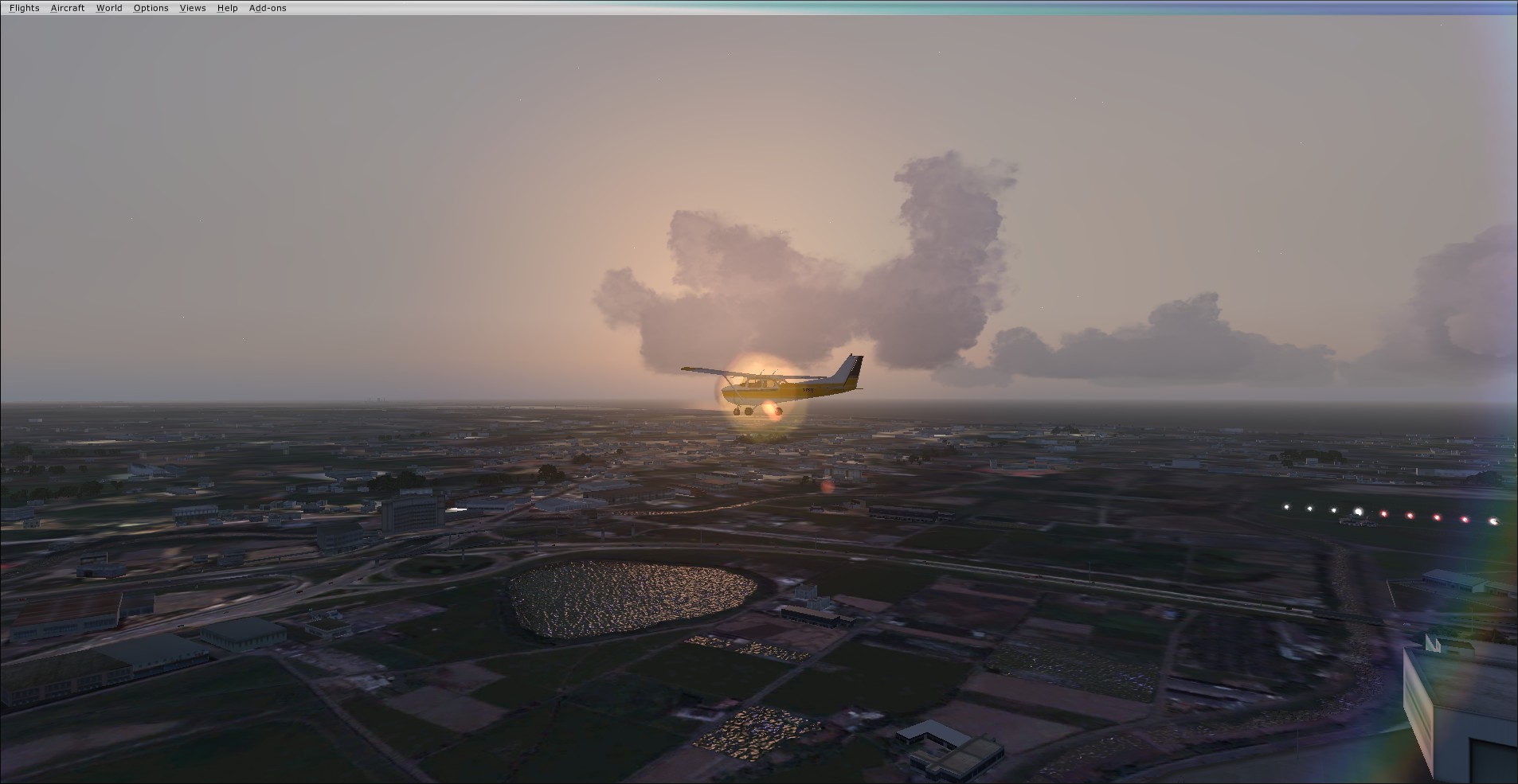Expand the Add-ons menu

click(x=268, y=8)
